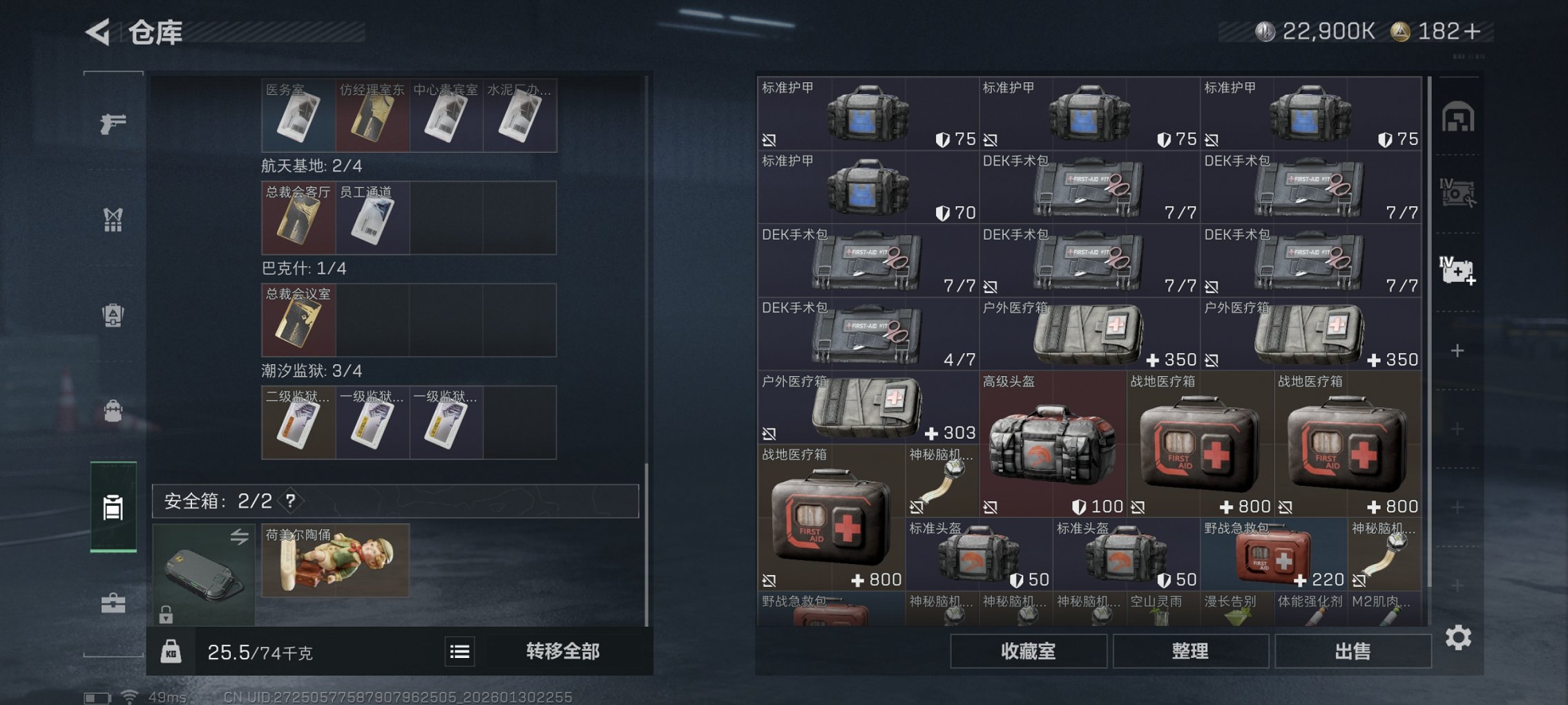Collapse the 潮汐监狱 3/4 keycard section

click(x=310, y=370)
